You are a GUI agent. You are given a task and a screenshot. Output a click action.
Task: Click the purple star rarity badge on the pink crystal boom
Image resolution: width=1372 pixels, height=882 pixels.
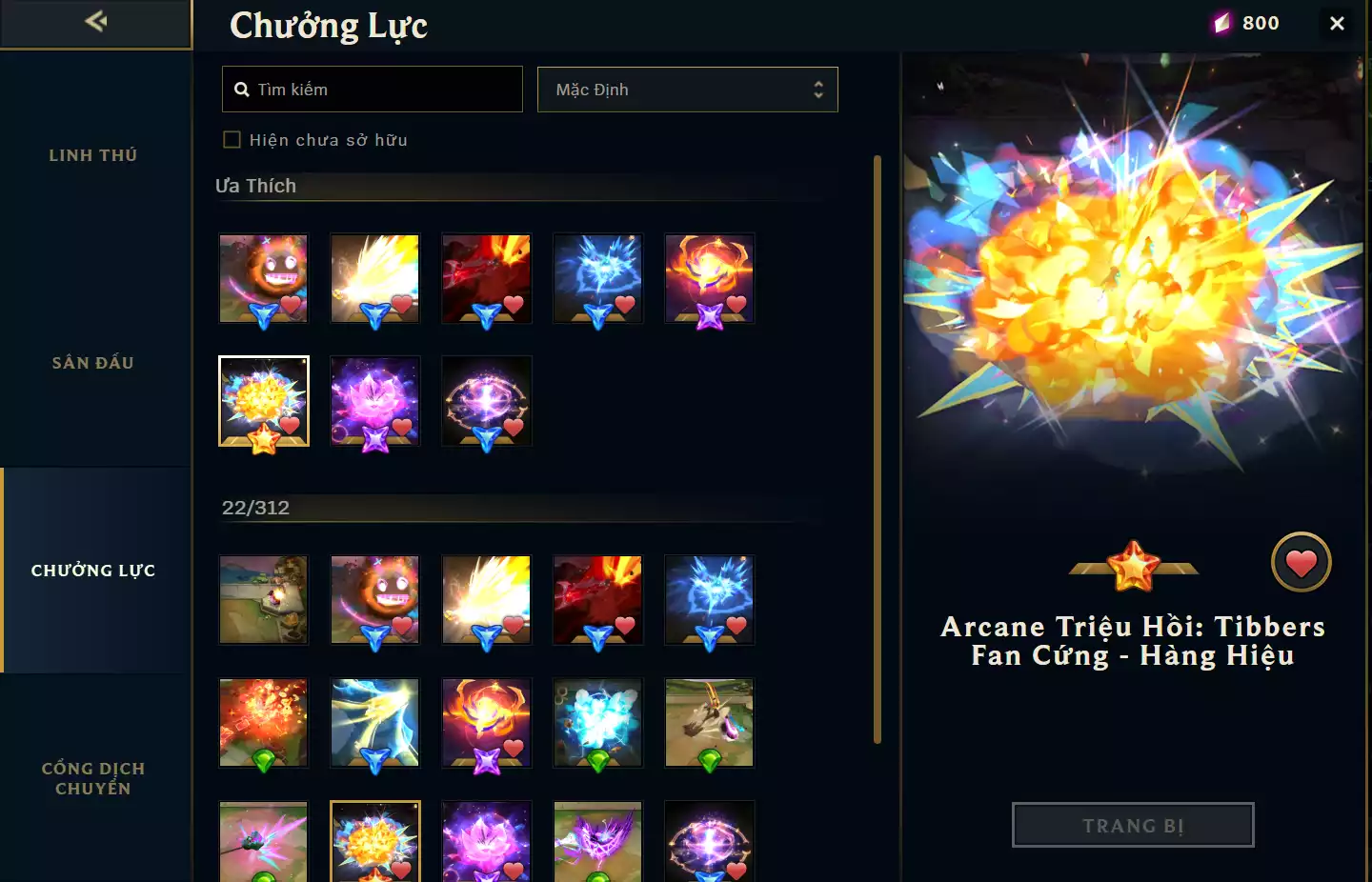coord(375,440)
